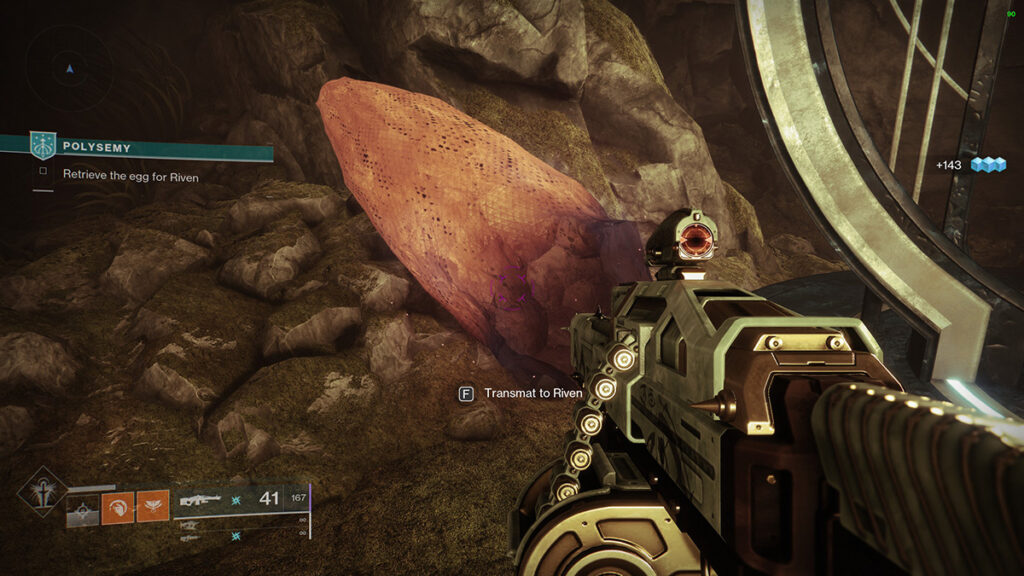Select the equipped machine gun weapon icon
This screenshot has height=576, width=1024.
coord(202,498)
